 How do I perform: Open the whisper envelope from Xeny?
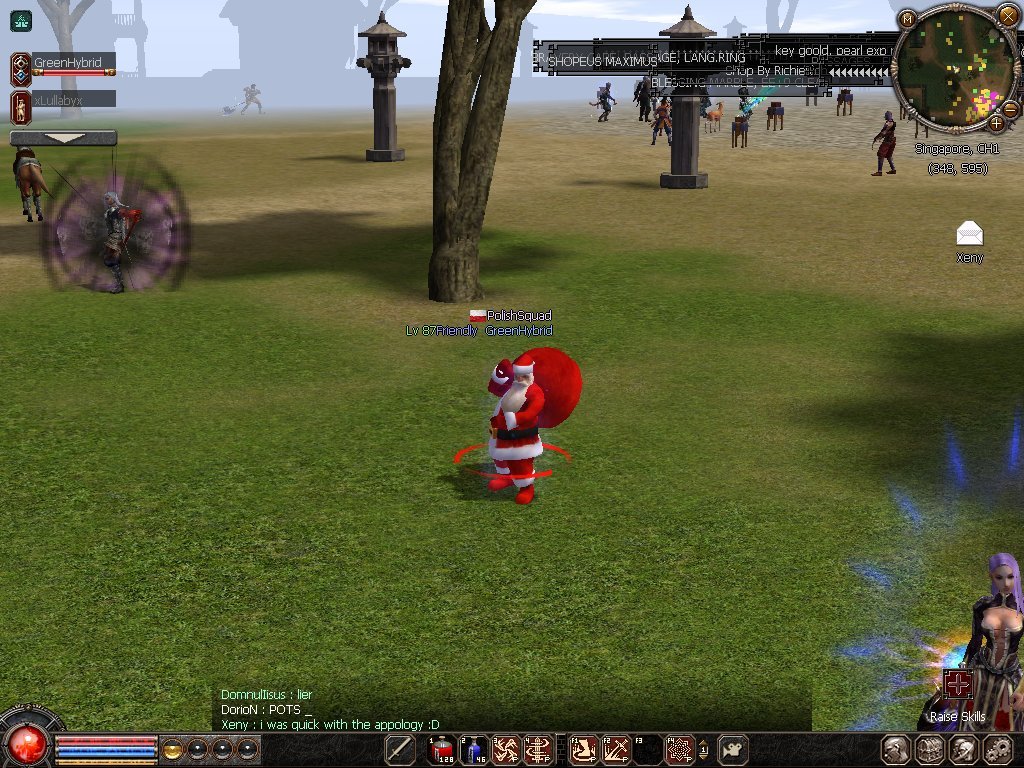coord(969,234)
